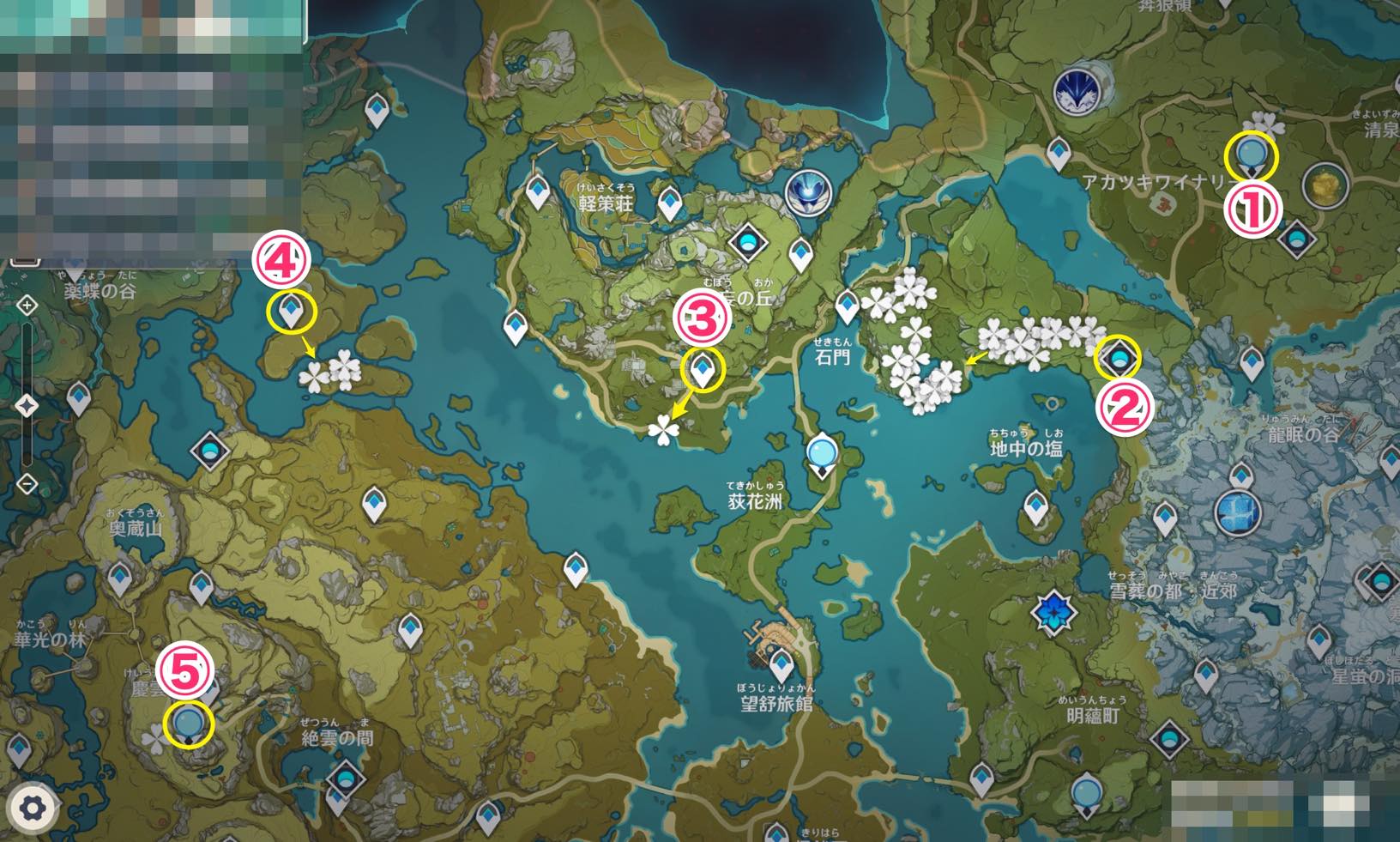Image resolution: width=1400 pixels, height=842 pixels.
Task: Open the glowing blue square icon in Dragonspine
Action: click(1238, 512)
